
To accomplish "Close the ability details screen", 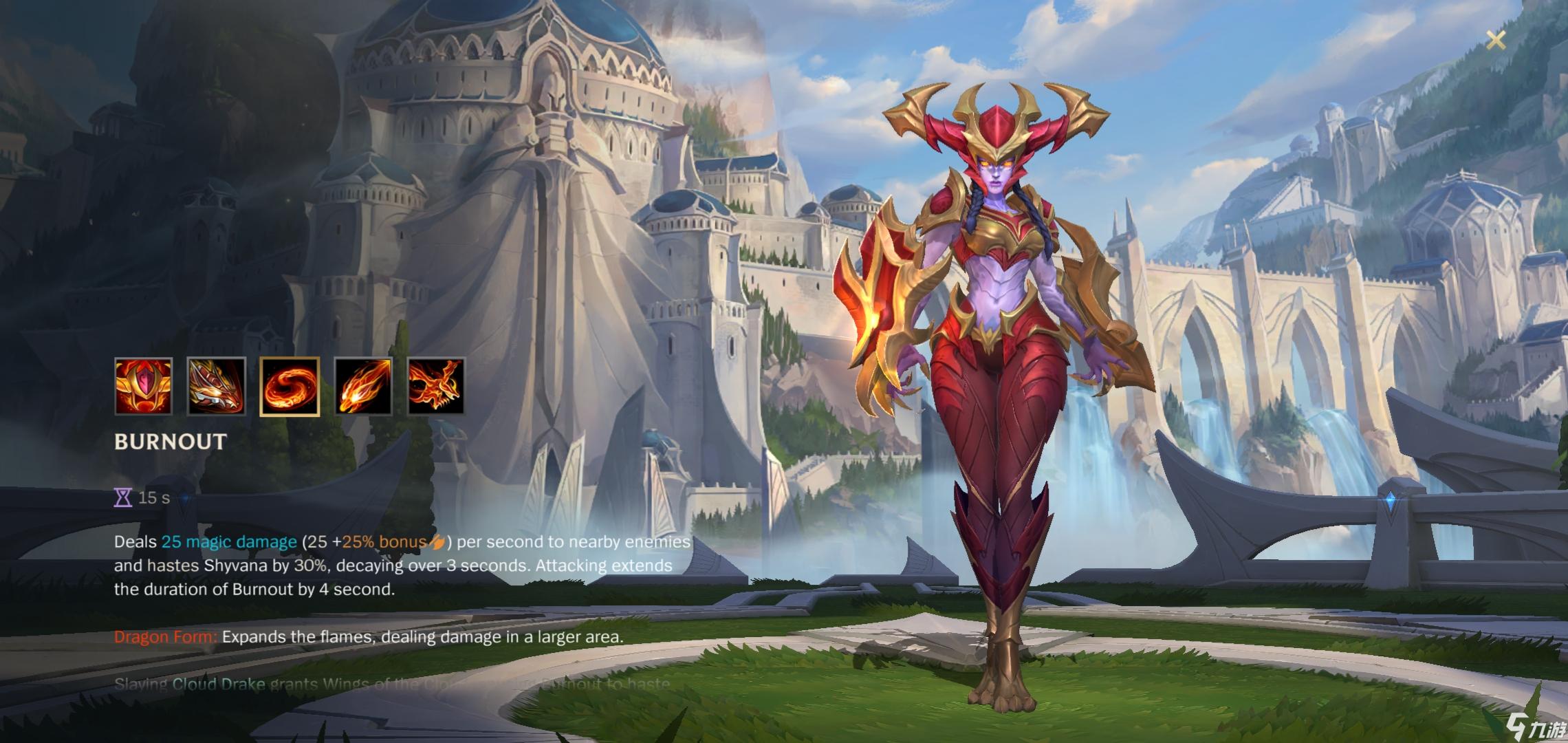I will pos(1496,40).
